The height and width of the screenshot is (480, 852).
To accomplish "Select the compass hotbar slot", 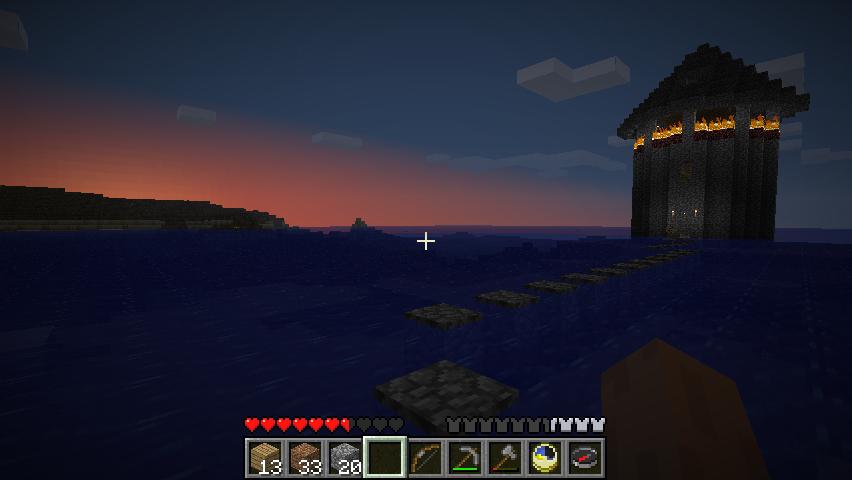I will tap(585, 458).
